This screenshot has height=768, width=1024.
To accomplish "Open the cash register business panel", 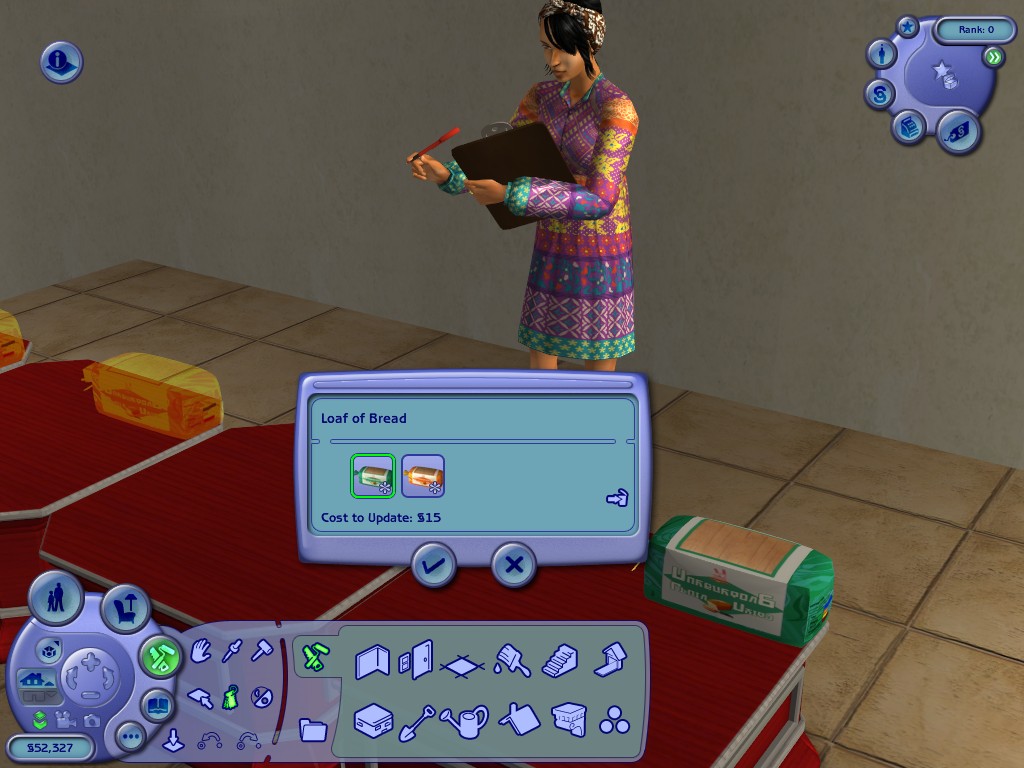I will point(908,127).
